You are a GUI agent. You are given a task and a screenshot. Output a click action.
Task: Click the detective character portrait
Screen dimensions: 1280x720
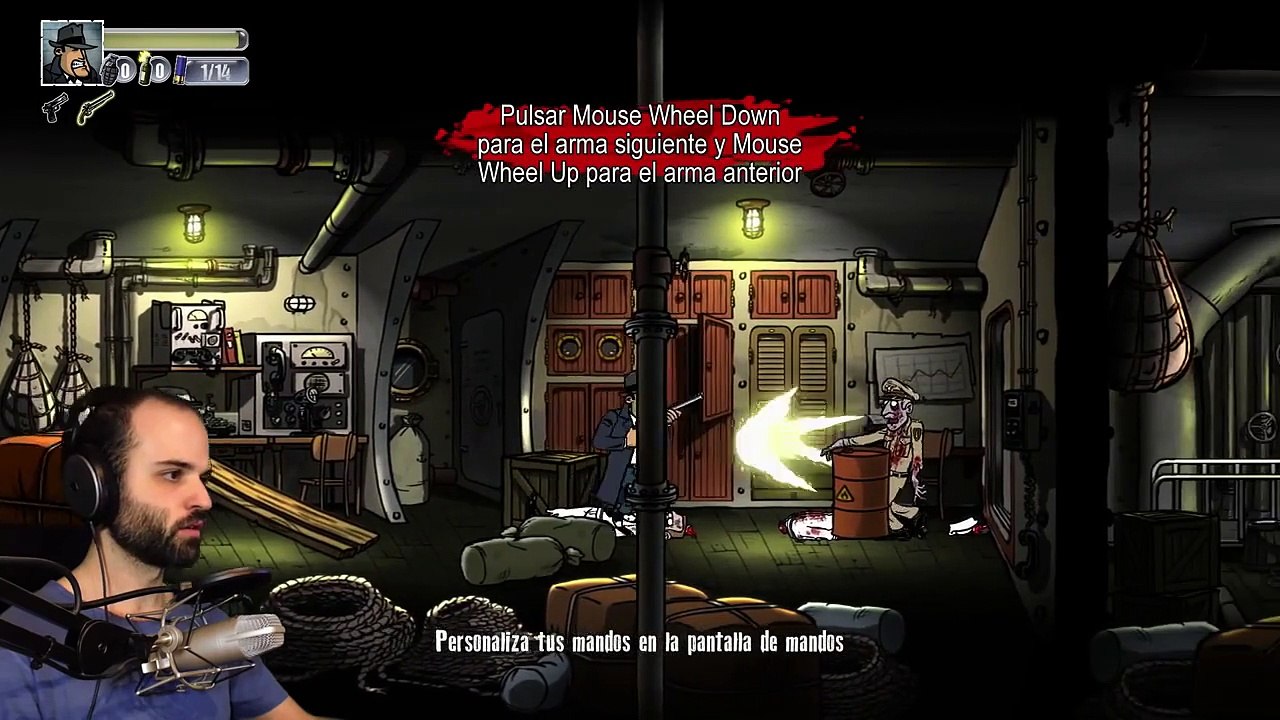[71, 53]
